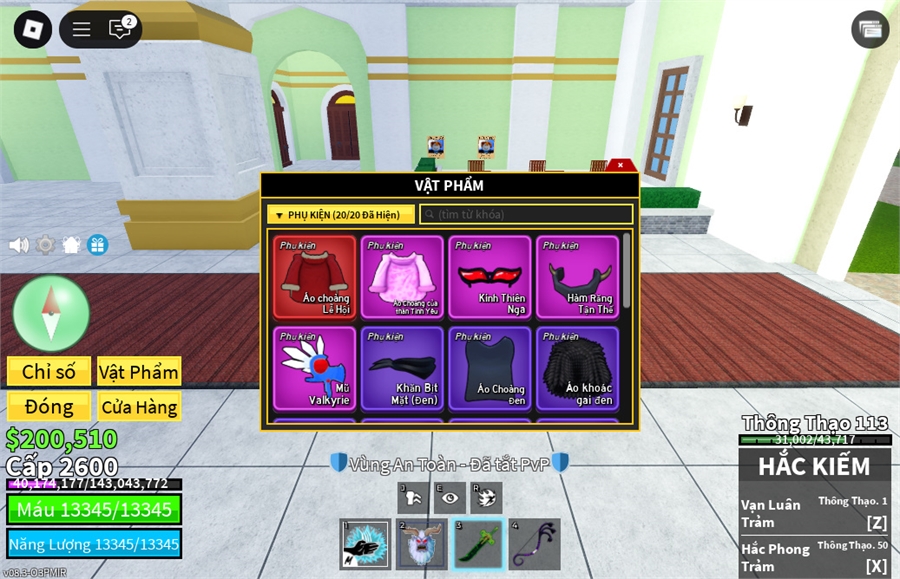The image size is (900, 579).
Task: Open the Roblox chat overlay
Action: (120, 29)
